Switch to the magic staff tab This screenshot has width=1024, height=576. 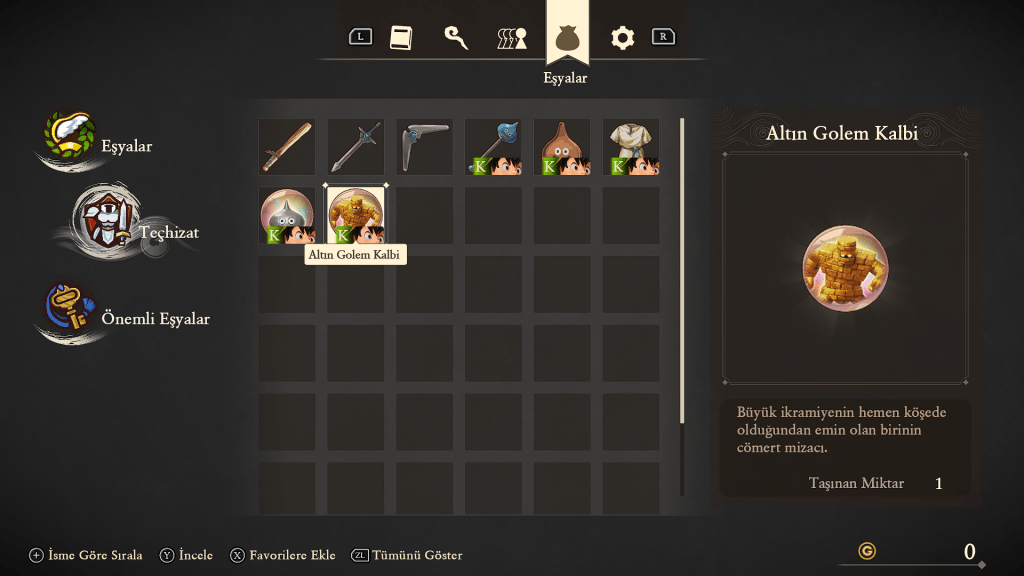[x=456, y=38]
